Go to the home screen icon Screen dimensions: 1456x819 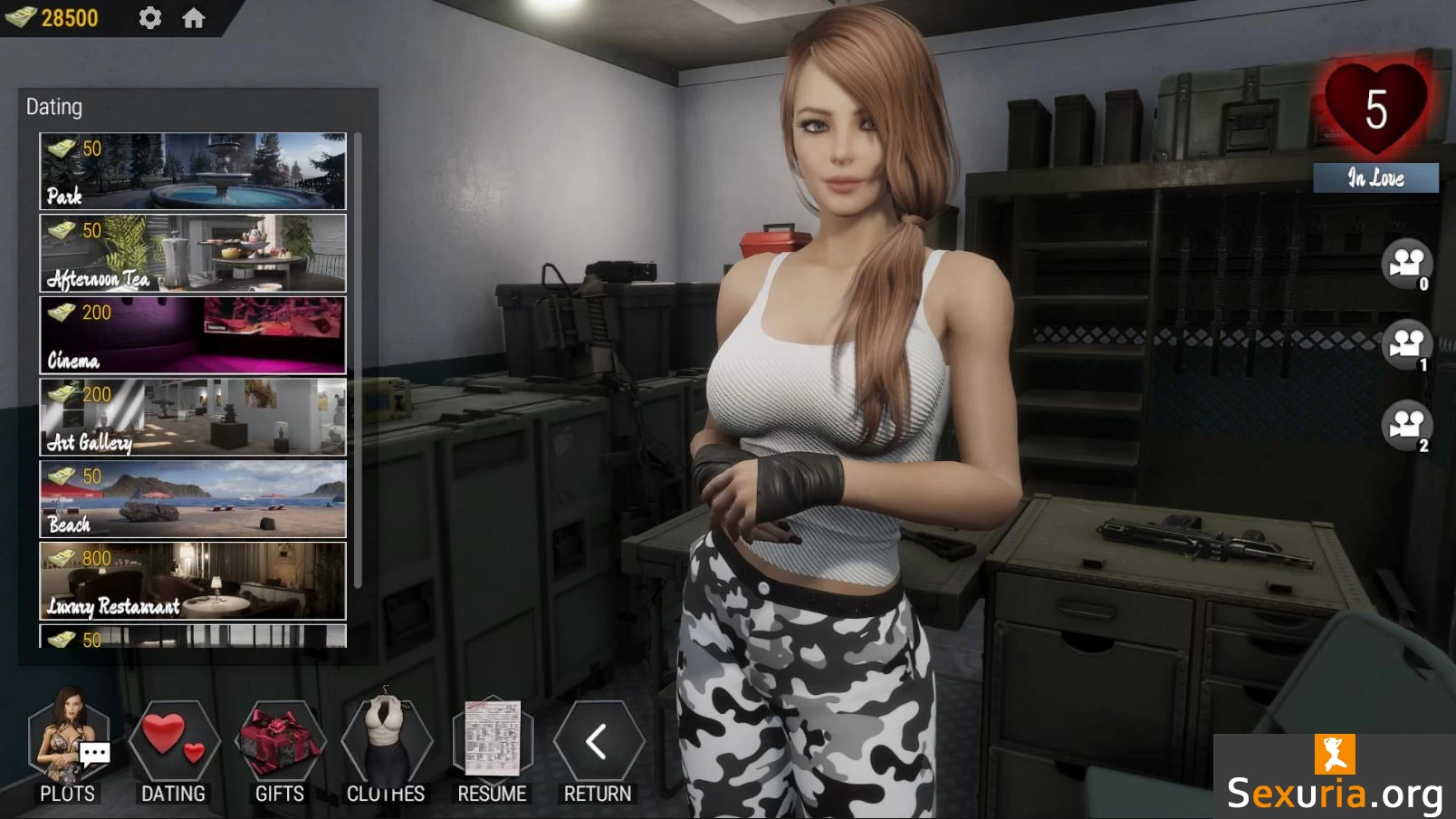[x=193, y=17]
